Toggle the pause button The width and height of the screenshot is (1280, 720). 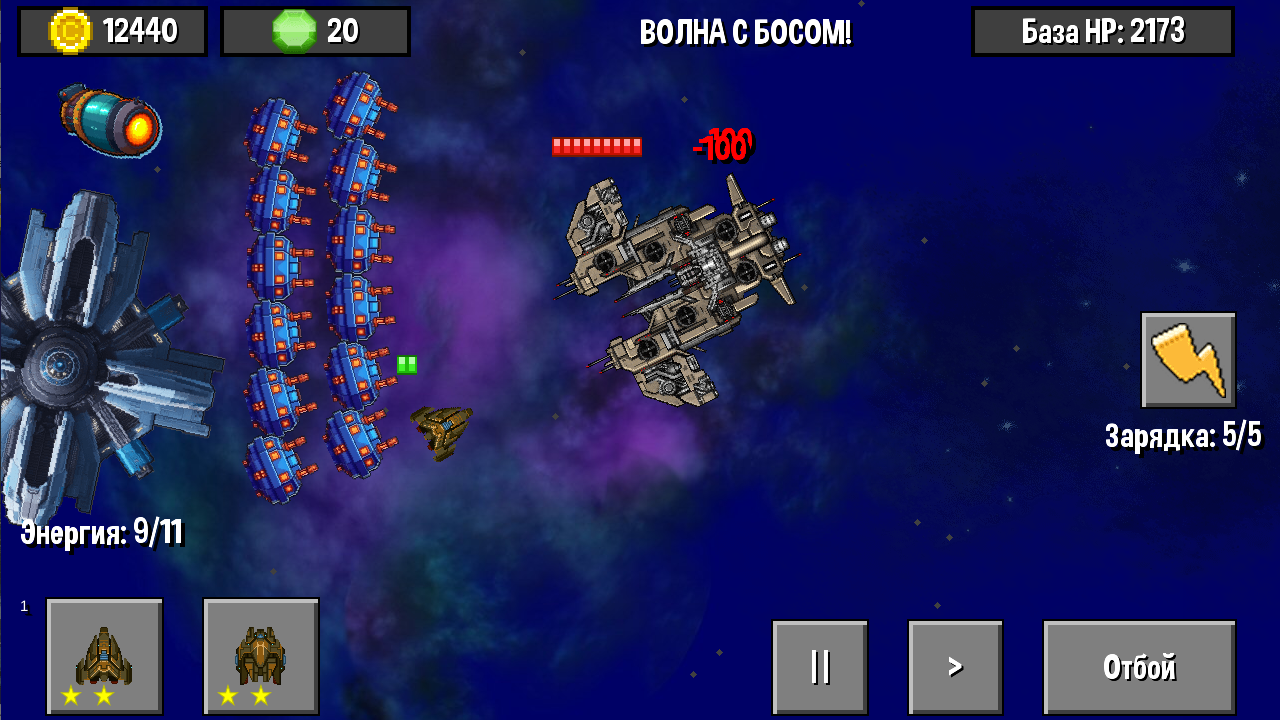[821, 665]
